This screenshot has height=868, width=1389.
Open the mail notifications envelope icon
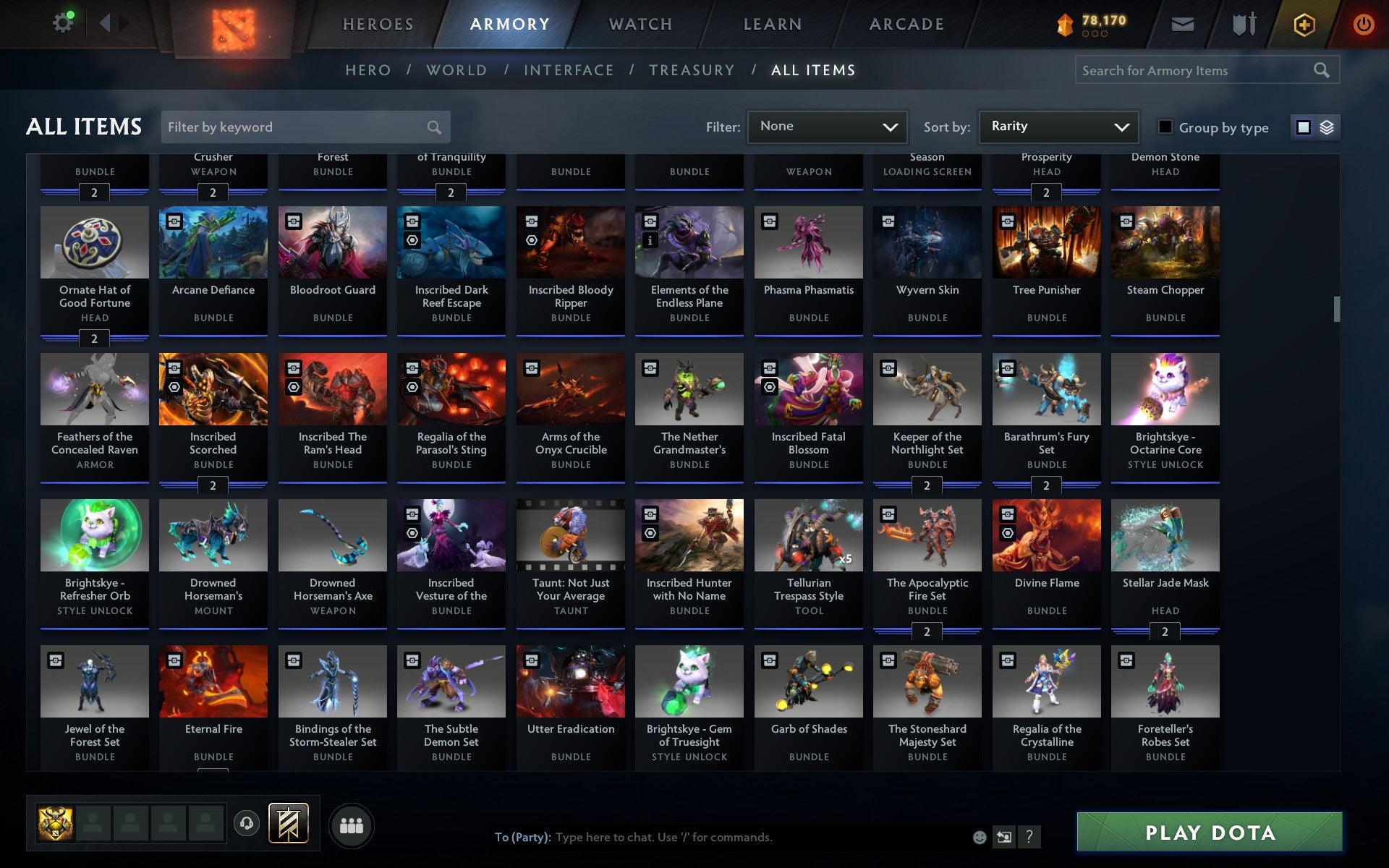pos(1182,23)
